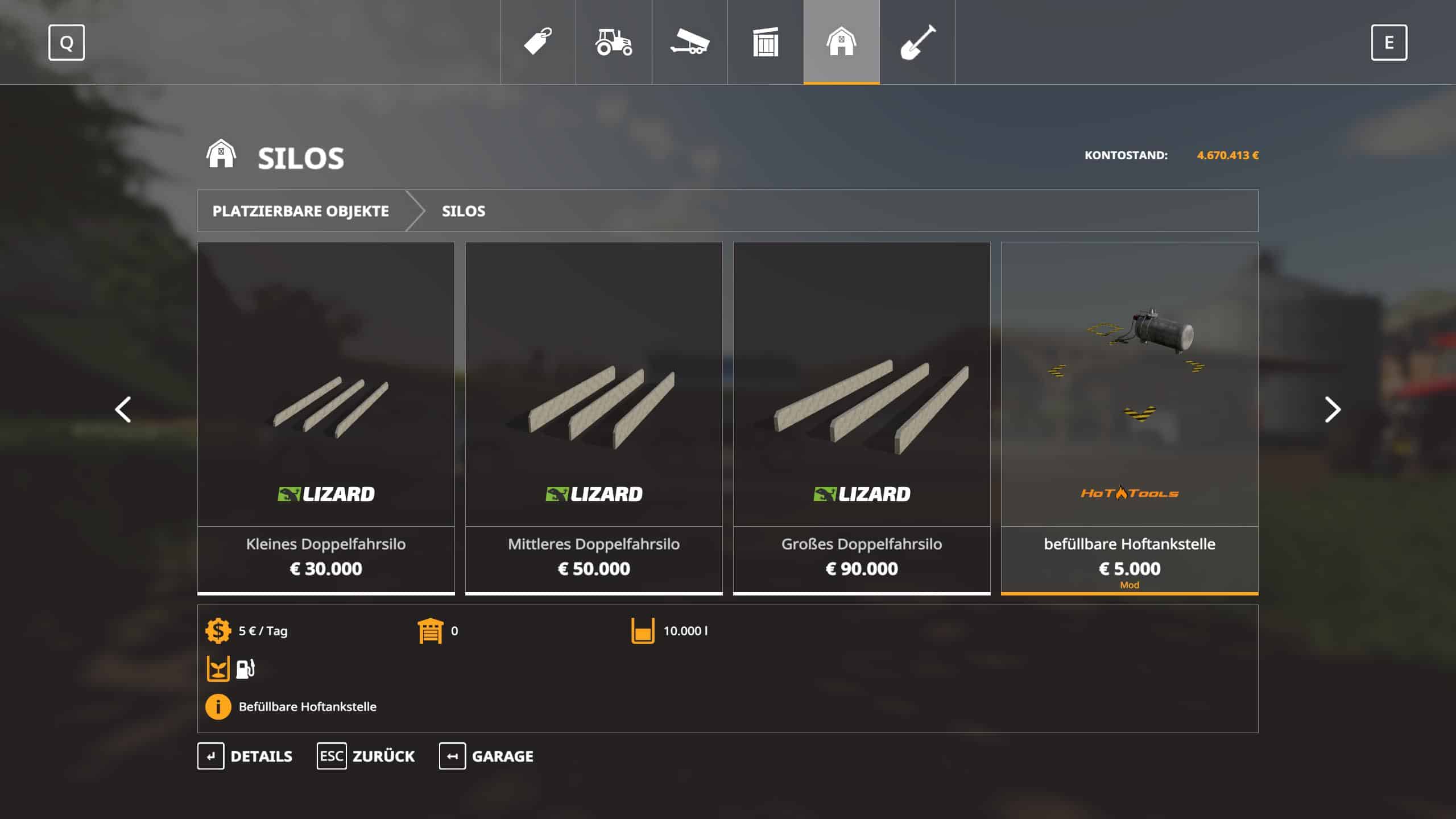
Task: Choose the Mittleres Doppelfahrsilo for 50.000
Action: 594,418
